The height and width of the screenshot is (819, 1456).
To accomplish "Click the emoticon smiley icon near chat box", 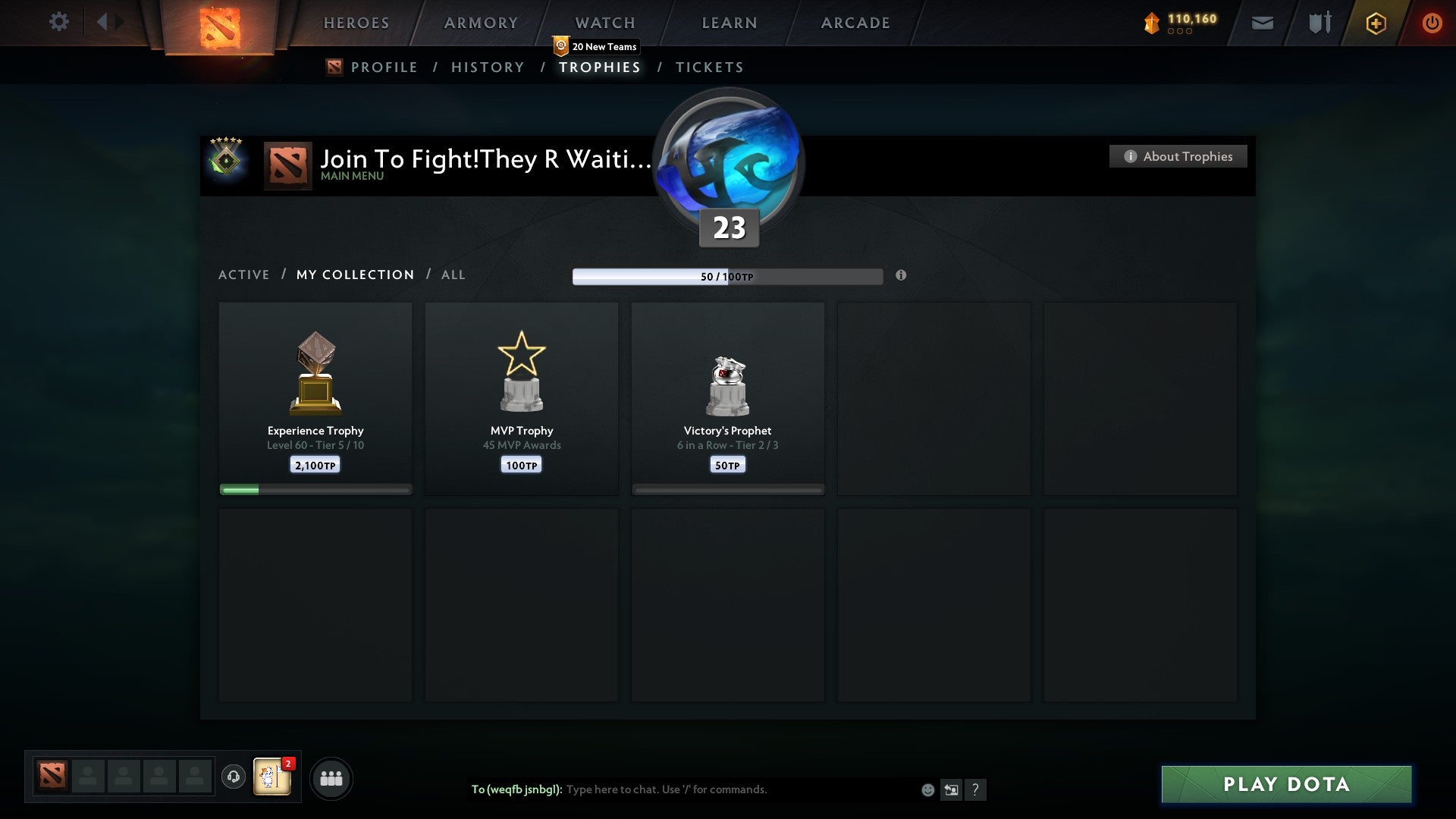I will click(928, 790).
